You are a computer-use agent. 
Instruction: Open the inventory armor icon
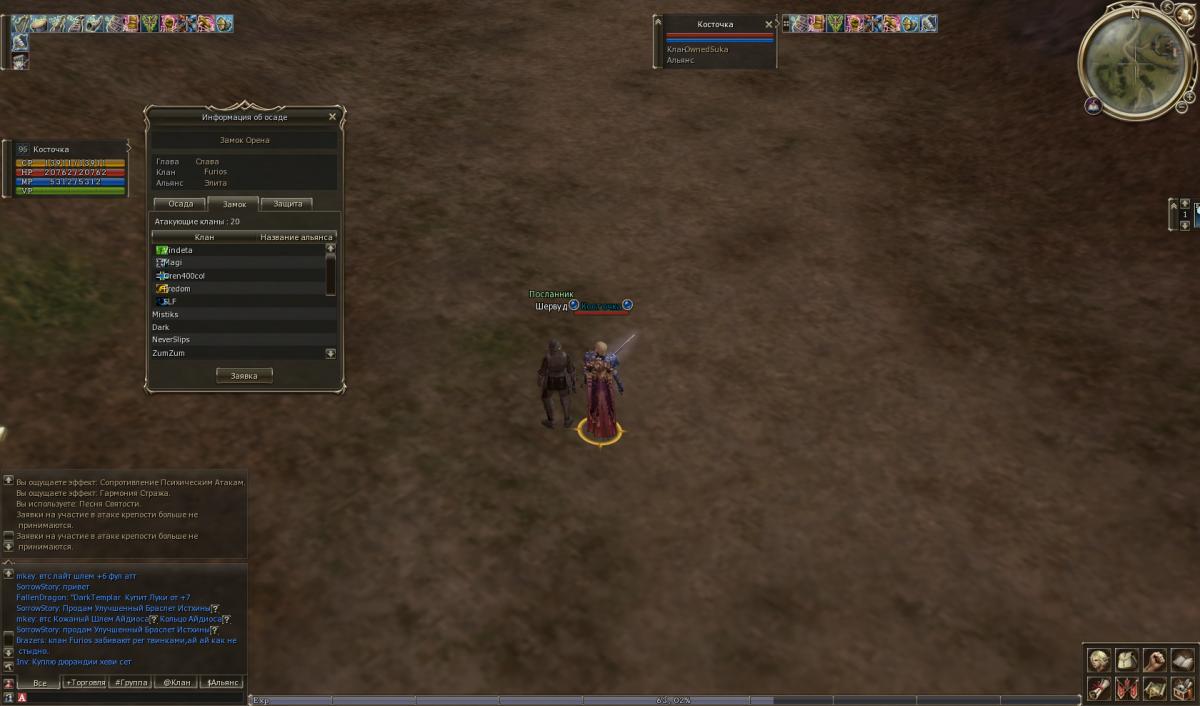coord(1126,660)
